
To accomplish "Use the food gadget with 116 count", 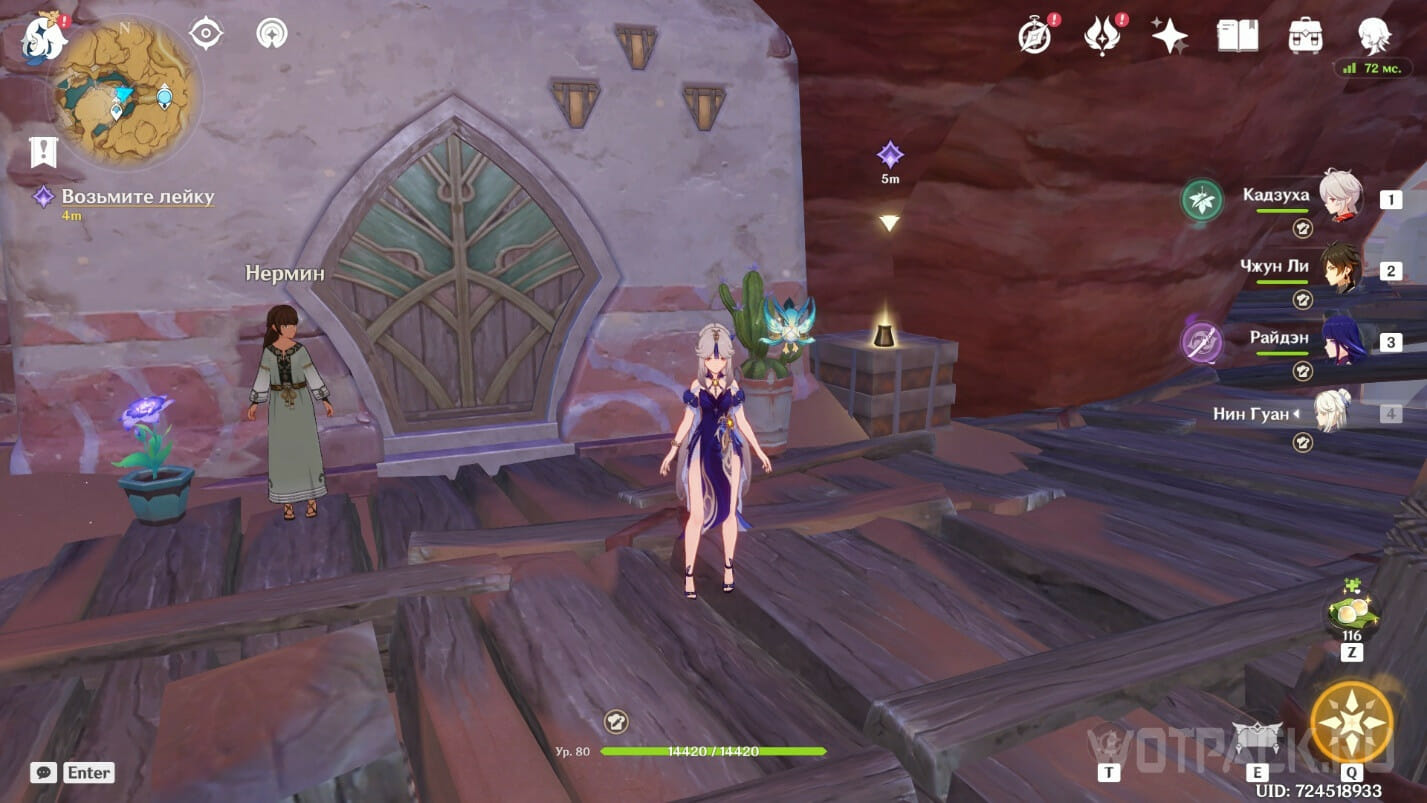I will pos(1352,611).
